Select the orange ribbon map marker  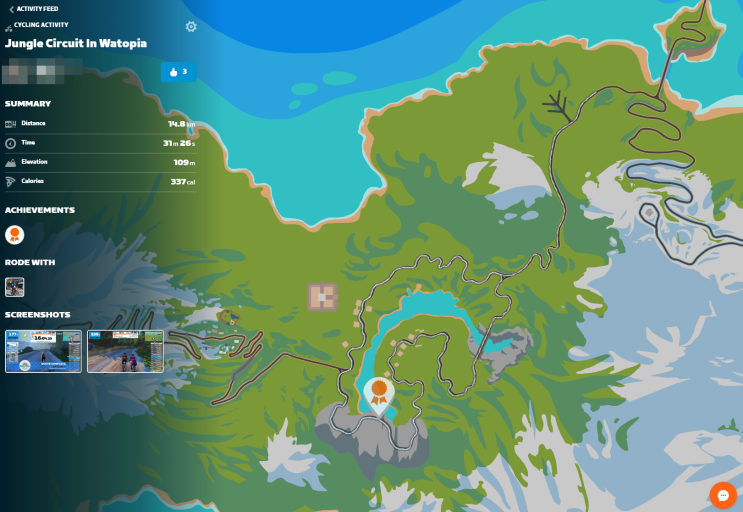click(x=378, y=393)
